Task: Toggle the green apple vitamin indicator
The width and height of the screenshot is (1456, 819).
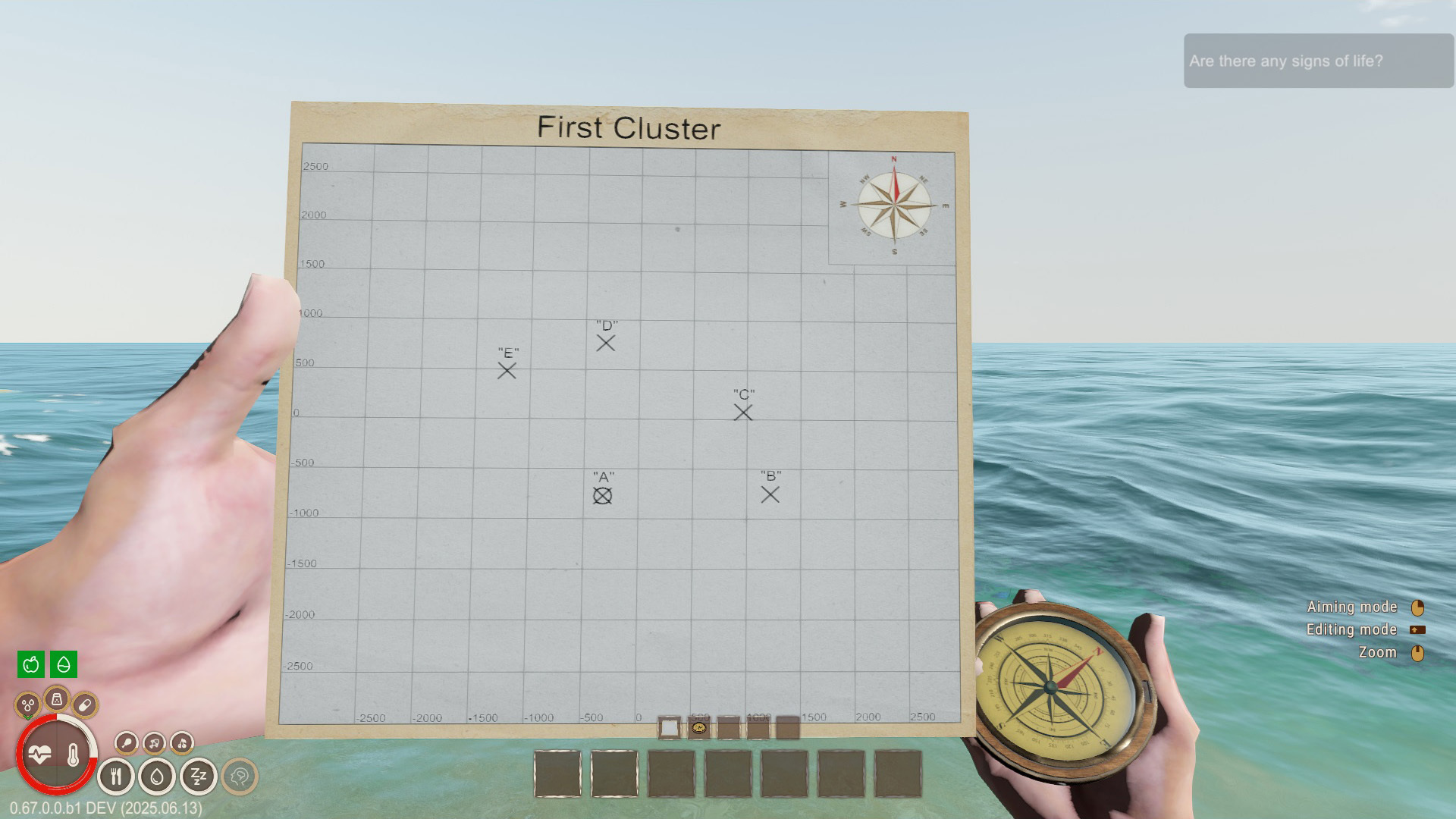Action: [x=30, y=665]
